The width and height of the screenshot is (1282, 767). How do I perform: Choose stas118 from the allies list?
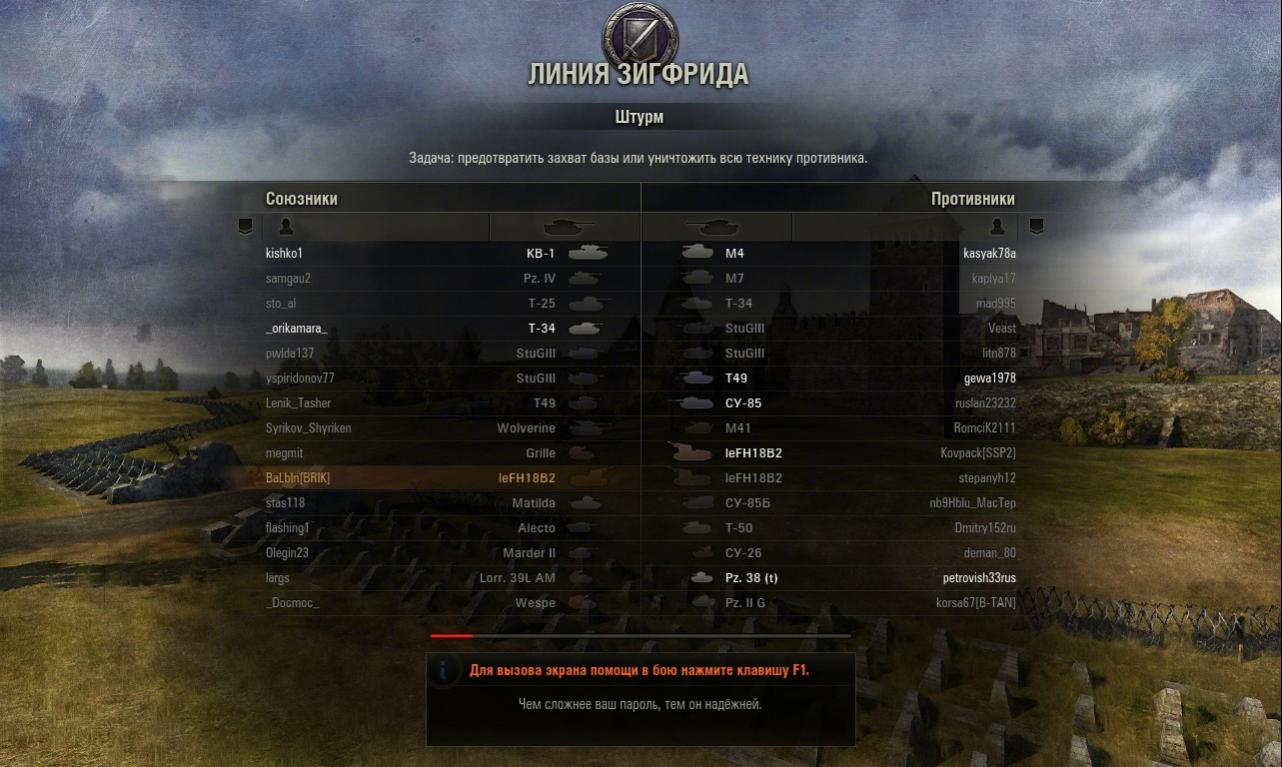click(x=285, y=504)
